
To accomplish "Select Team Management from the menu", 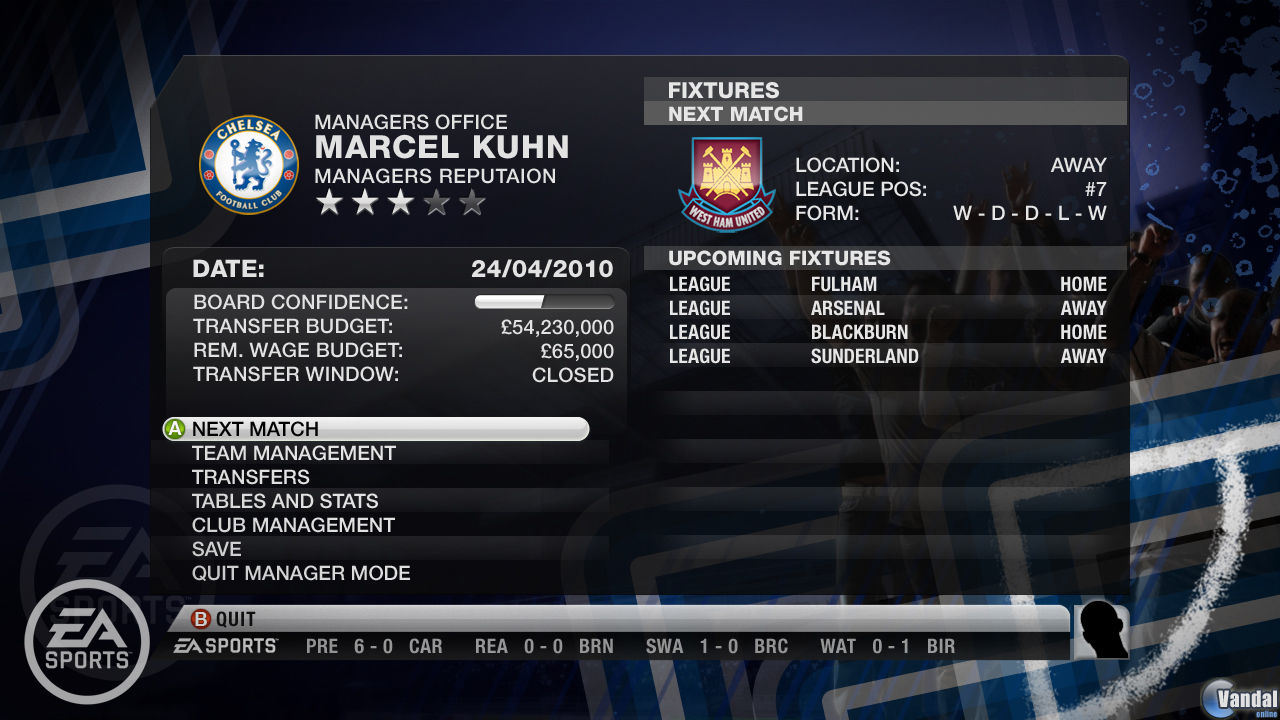I will (x=293, y=453).
